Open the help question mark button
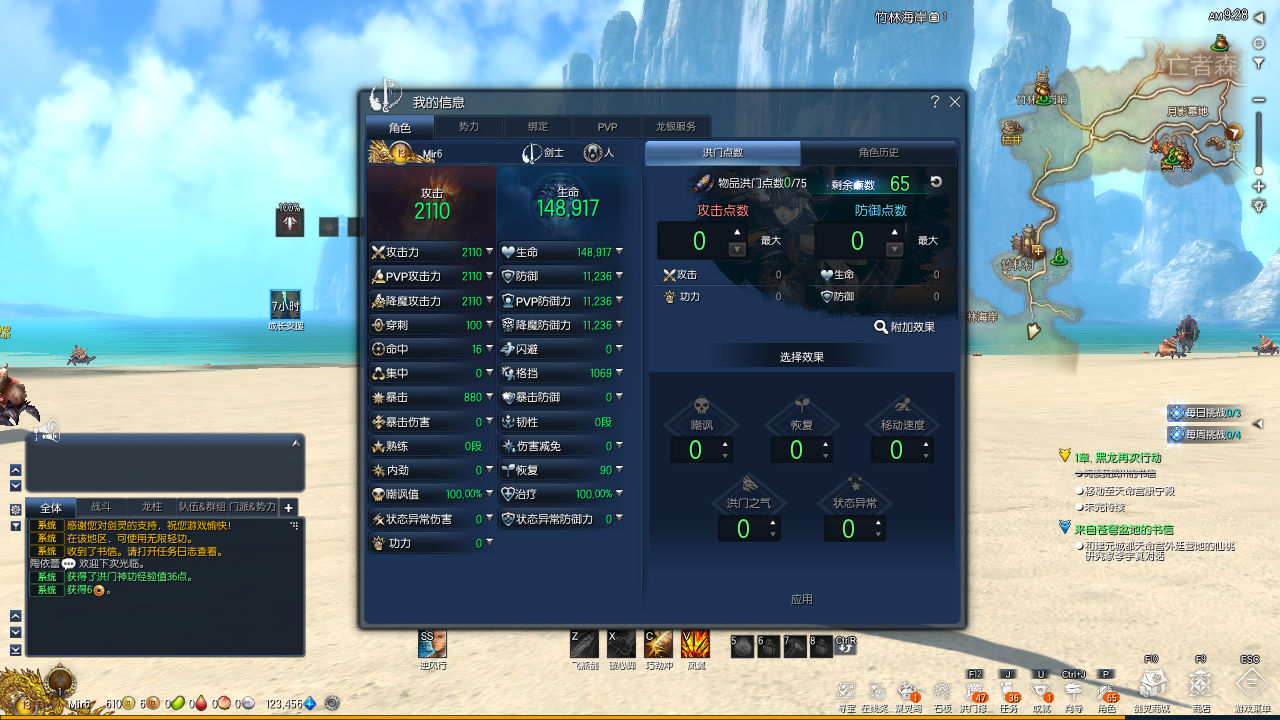Screen dimensions: 1280x720 (935, 102)
